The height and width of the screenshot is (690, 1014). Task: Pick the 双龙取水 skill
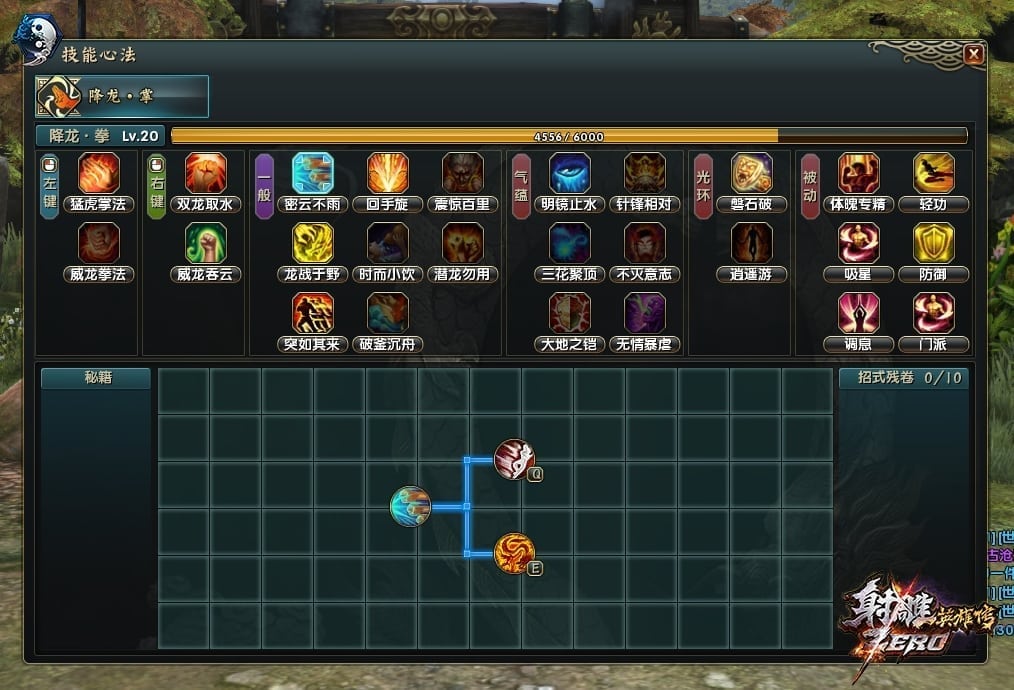pyautogui.click(x=206, y=173)
